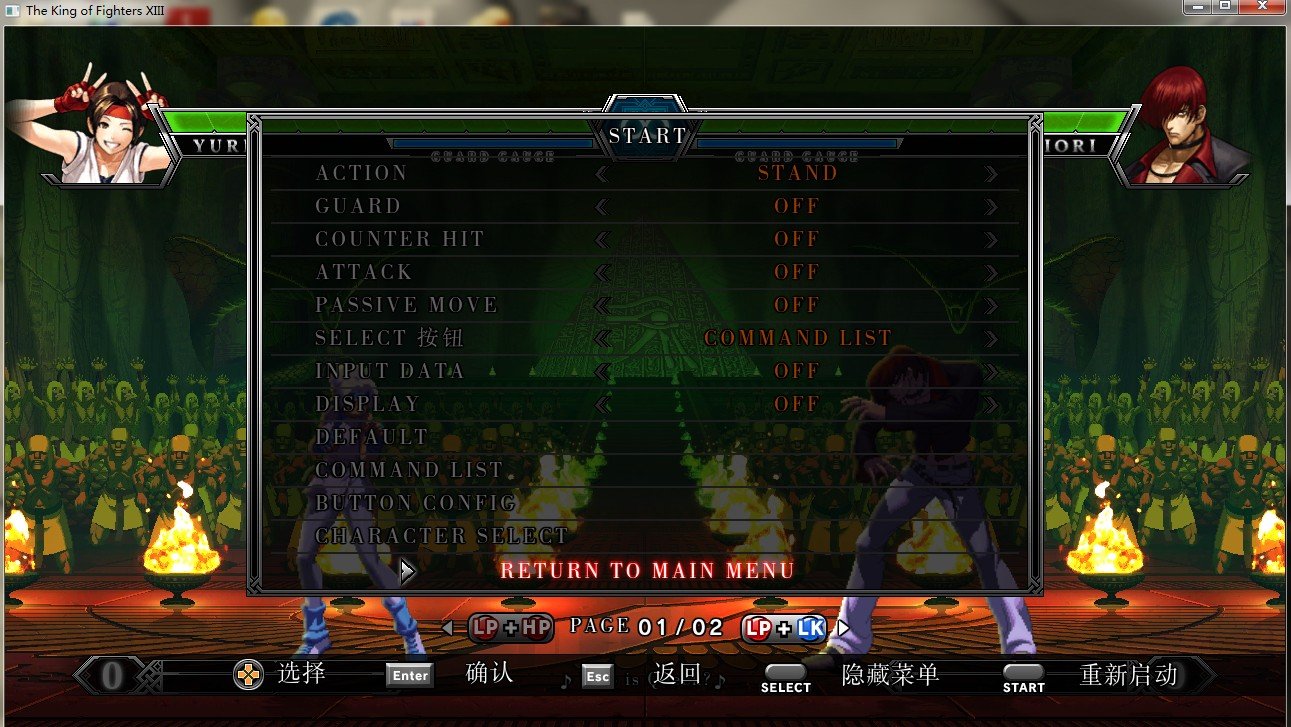
Task: Go to the next page using right page arrow
Action: pyautogui.click(x=843, y=628)
